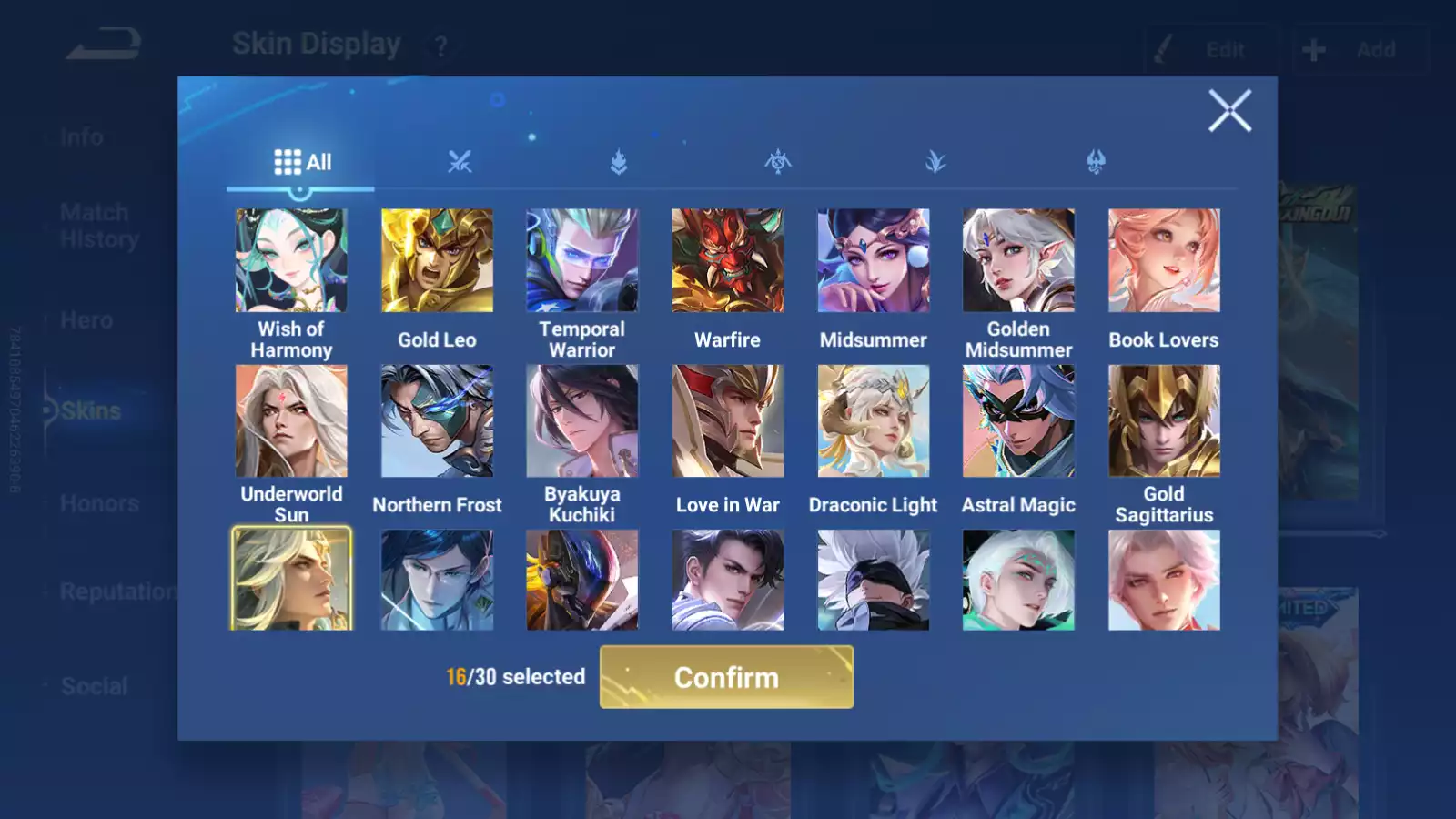Image resolution: width=1456 pixels, height=819 pixels.
Task: Choose the Midsummer skin
Action: click(874, 261)
